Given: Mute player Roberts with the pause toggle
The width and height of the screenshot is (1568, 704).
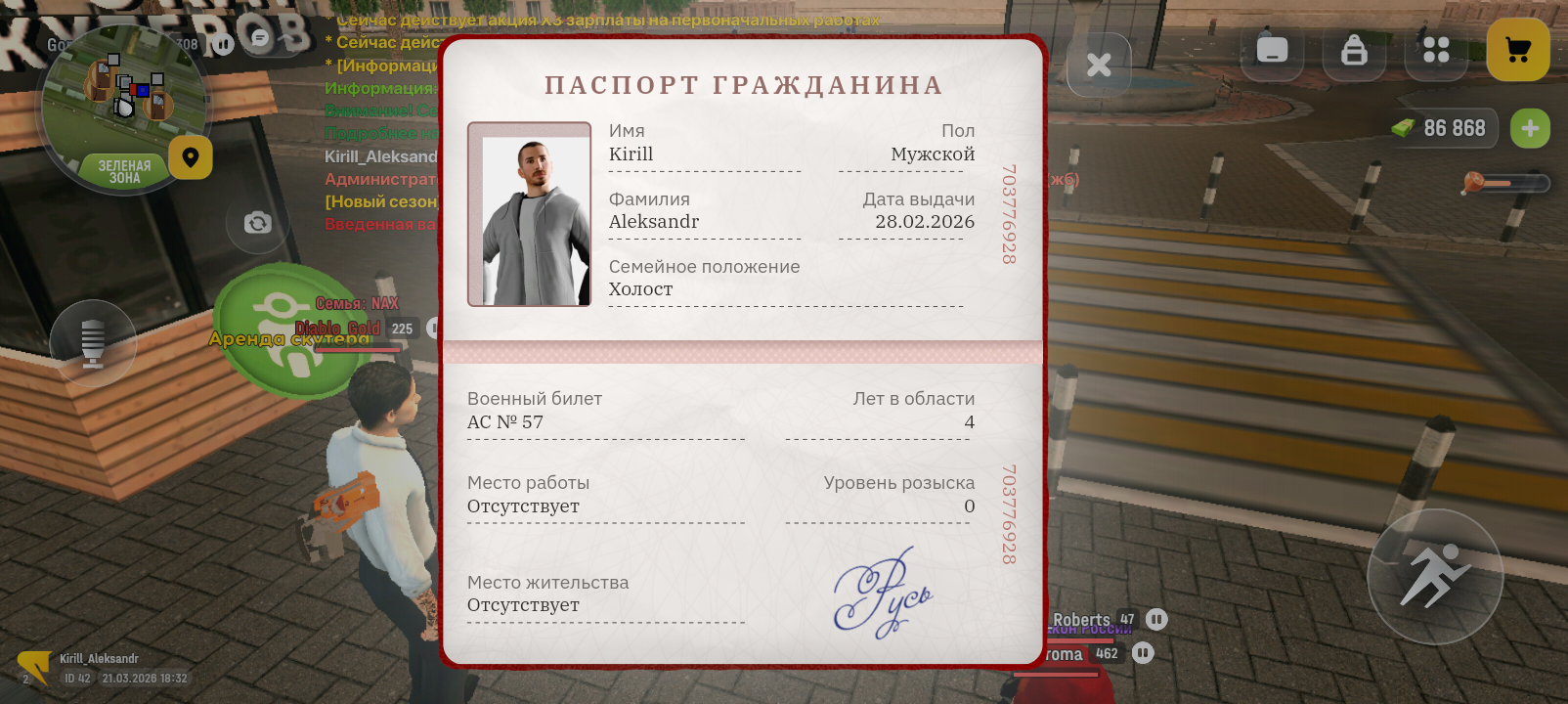Looking at the screenshot, I should (1154, 619).
